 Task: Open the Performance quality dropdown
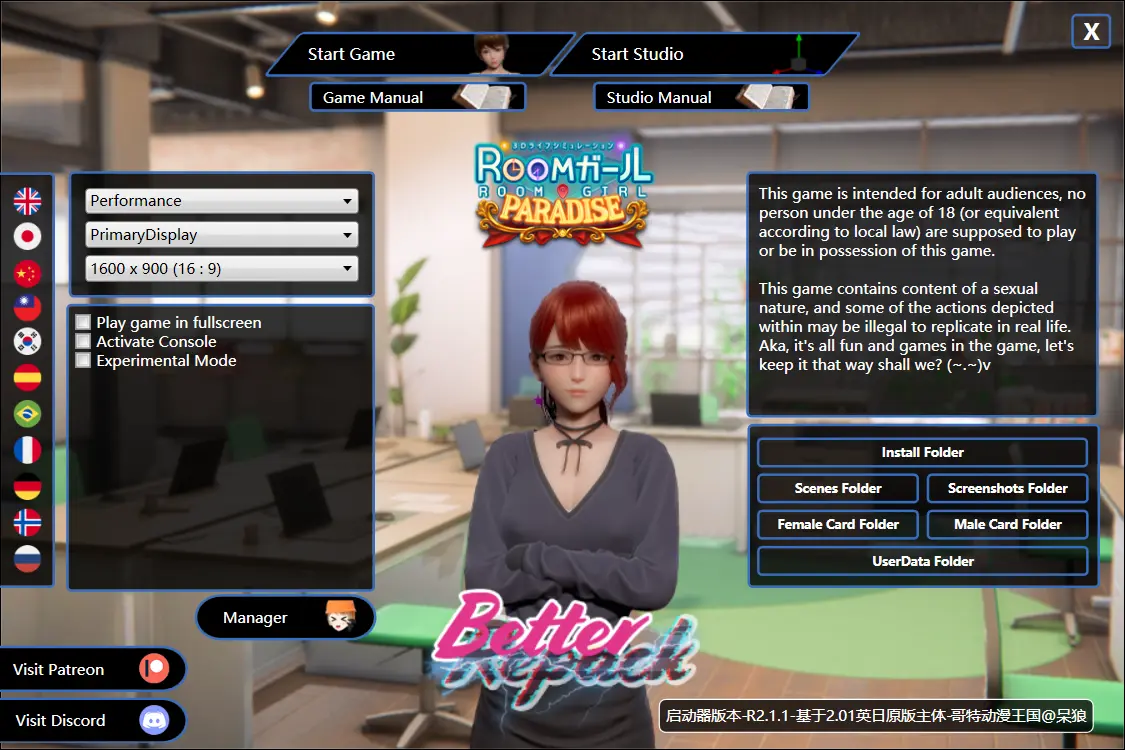[221, 201]
